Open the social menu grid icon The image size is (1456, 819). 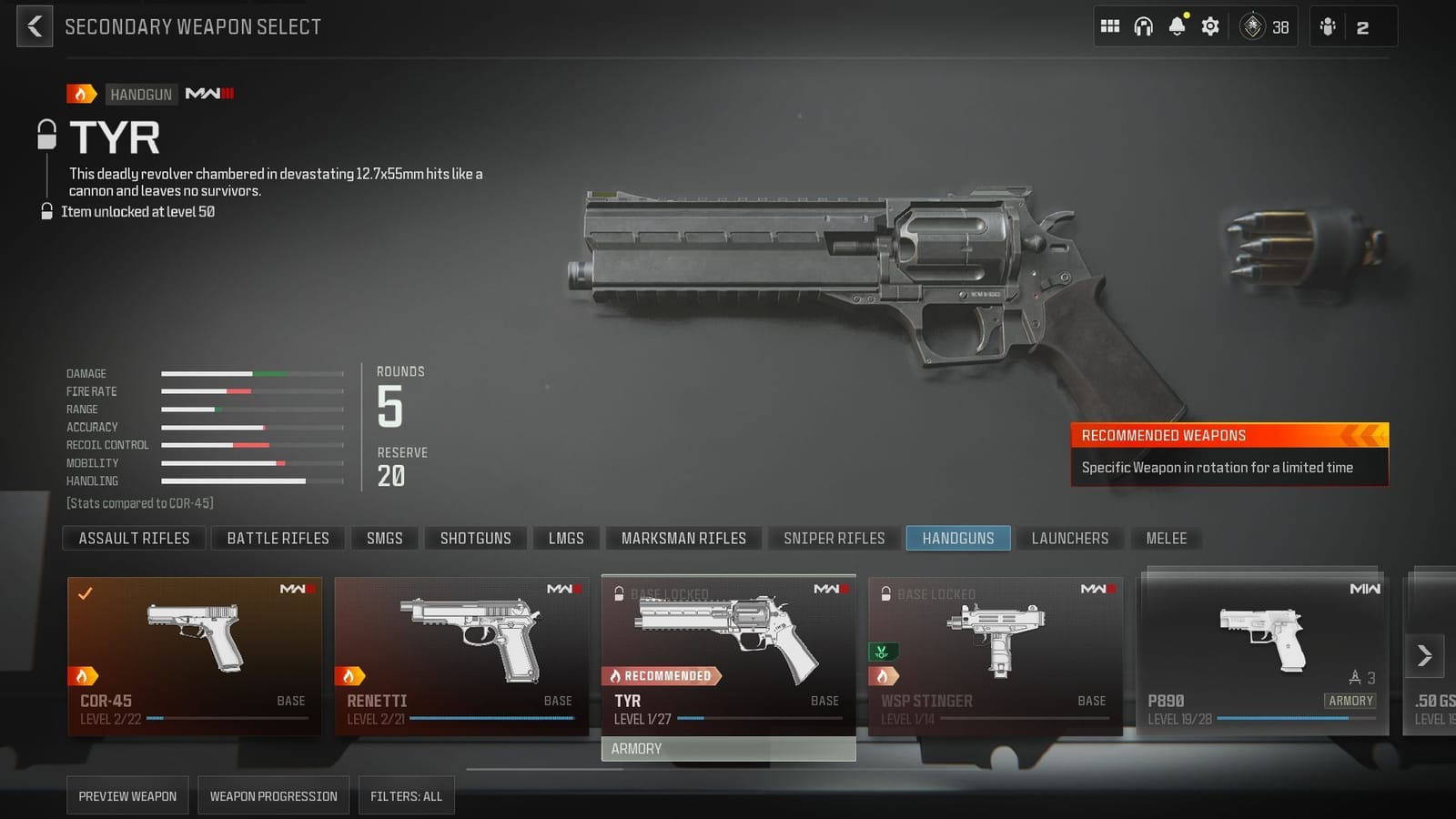coord(1110,26)
